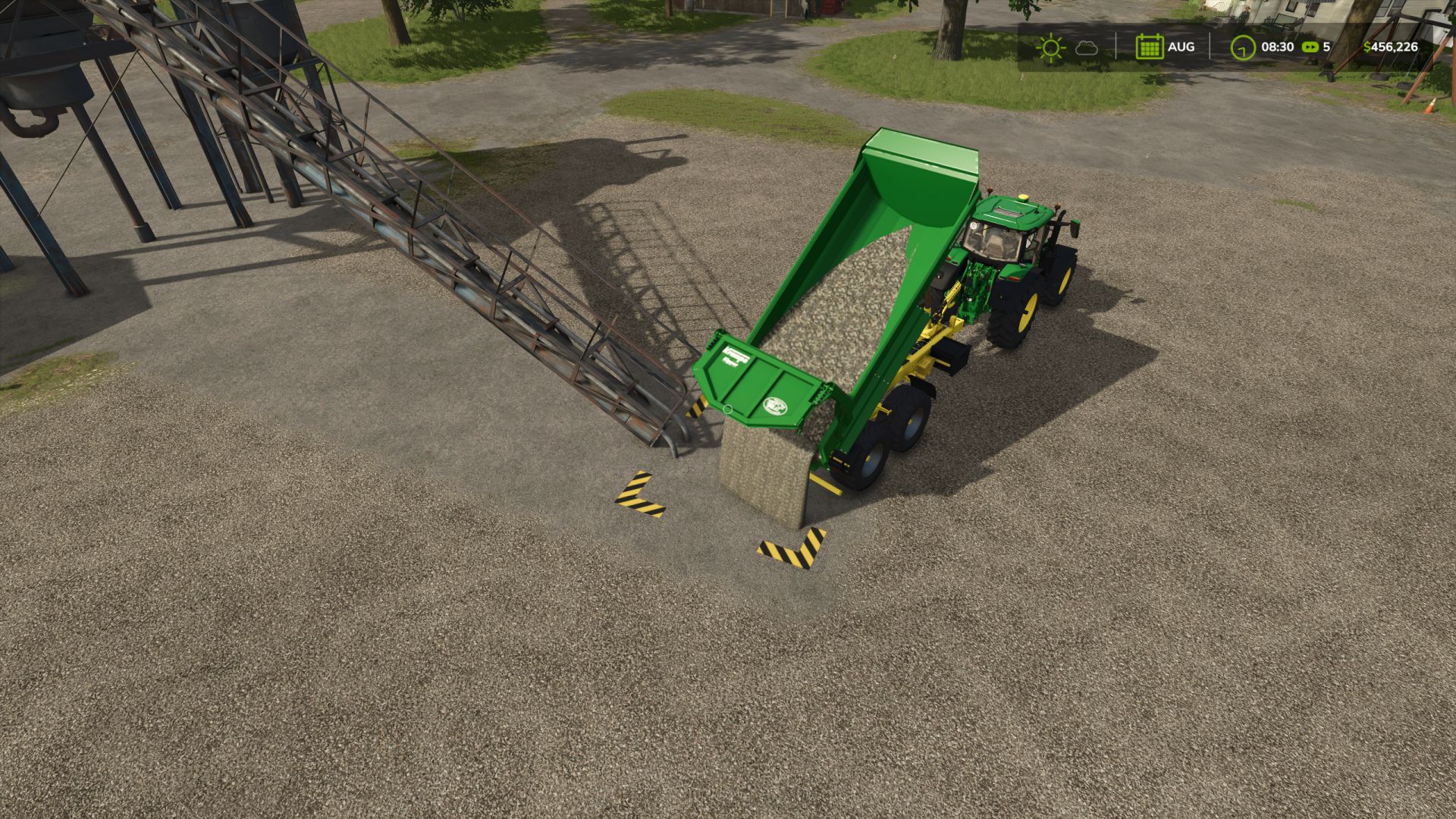This screenshot has width=1456, height=819.
Task: Click the fast-forward time scale icon
Action: point(1310,46)
